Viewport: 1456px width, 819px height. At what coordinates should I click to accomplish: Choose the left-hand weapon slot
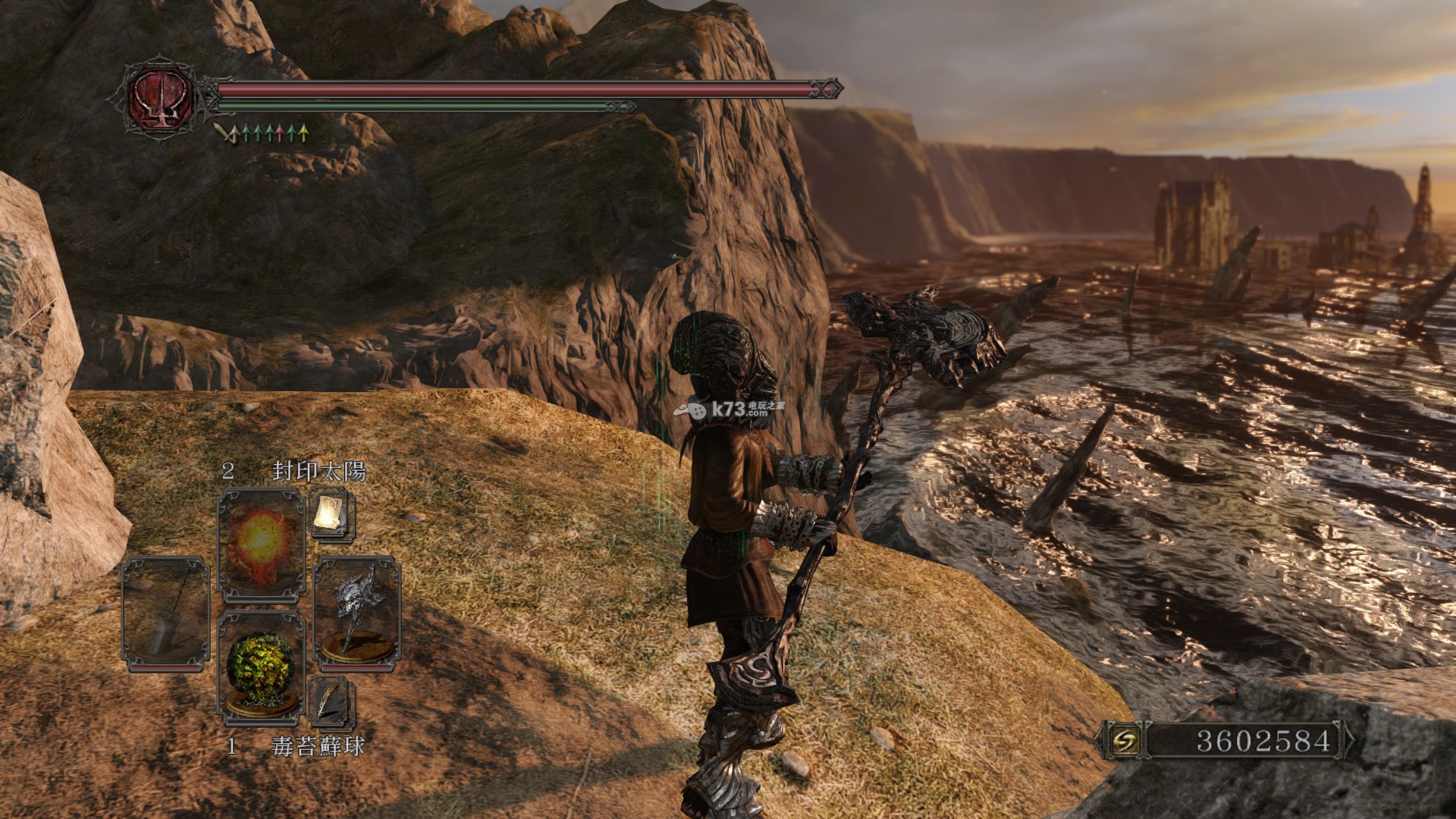[x=166, y=613]
